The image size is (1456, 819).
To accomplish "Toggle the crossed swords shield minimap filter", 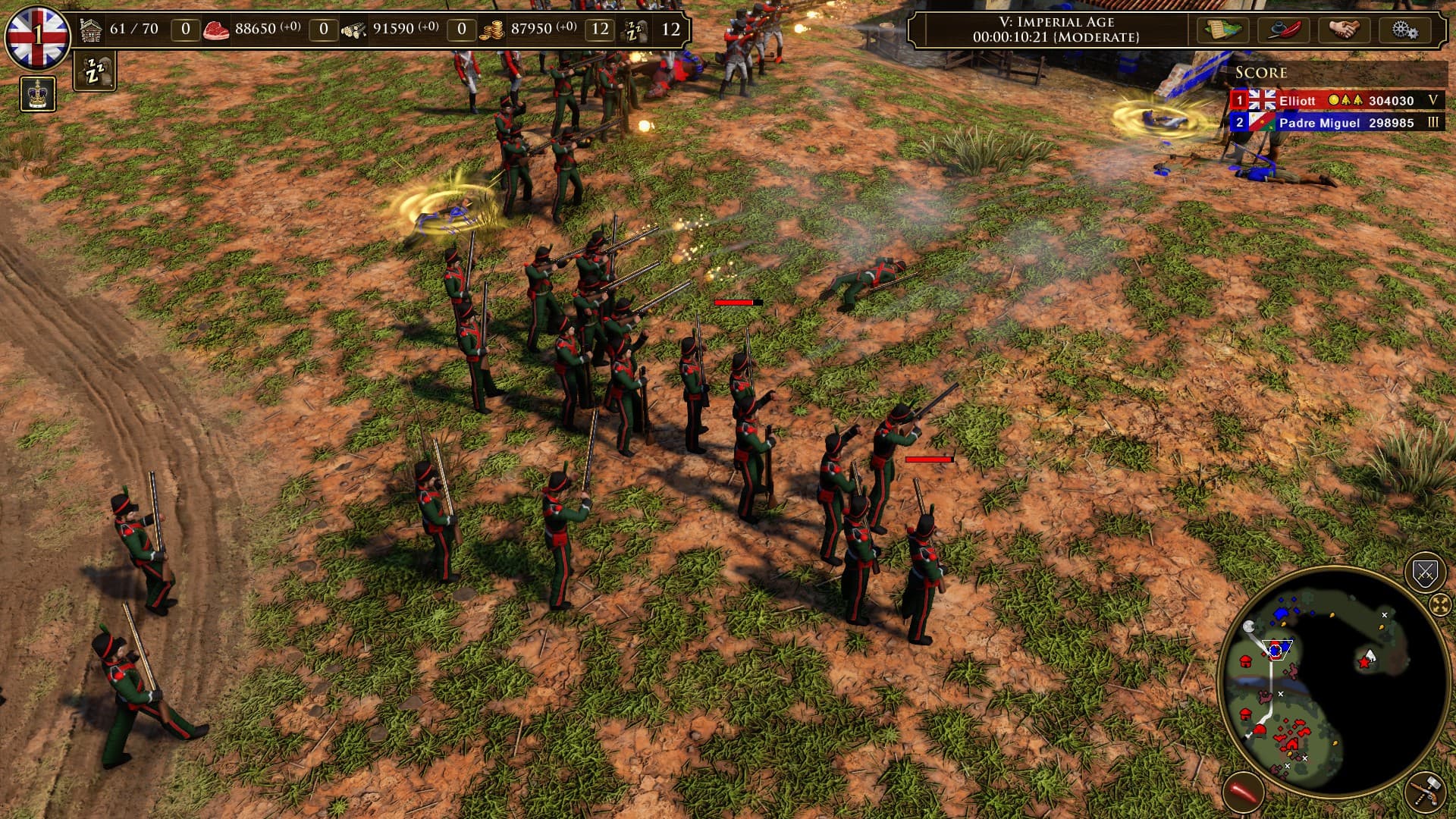I will [x=1425, y=573].
